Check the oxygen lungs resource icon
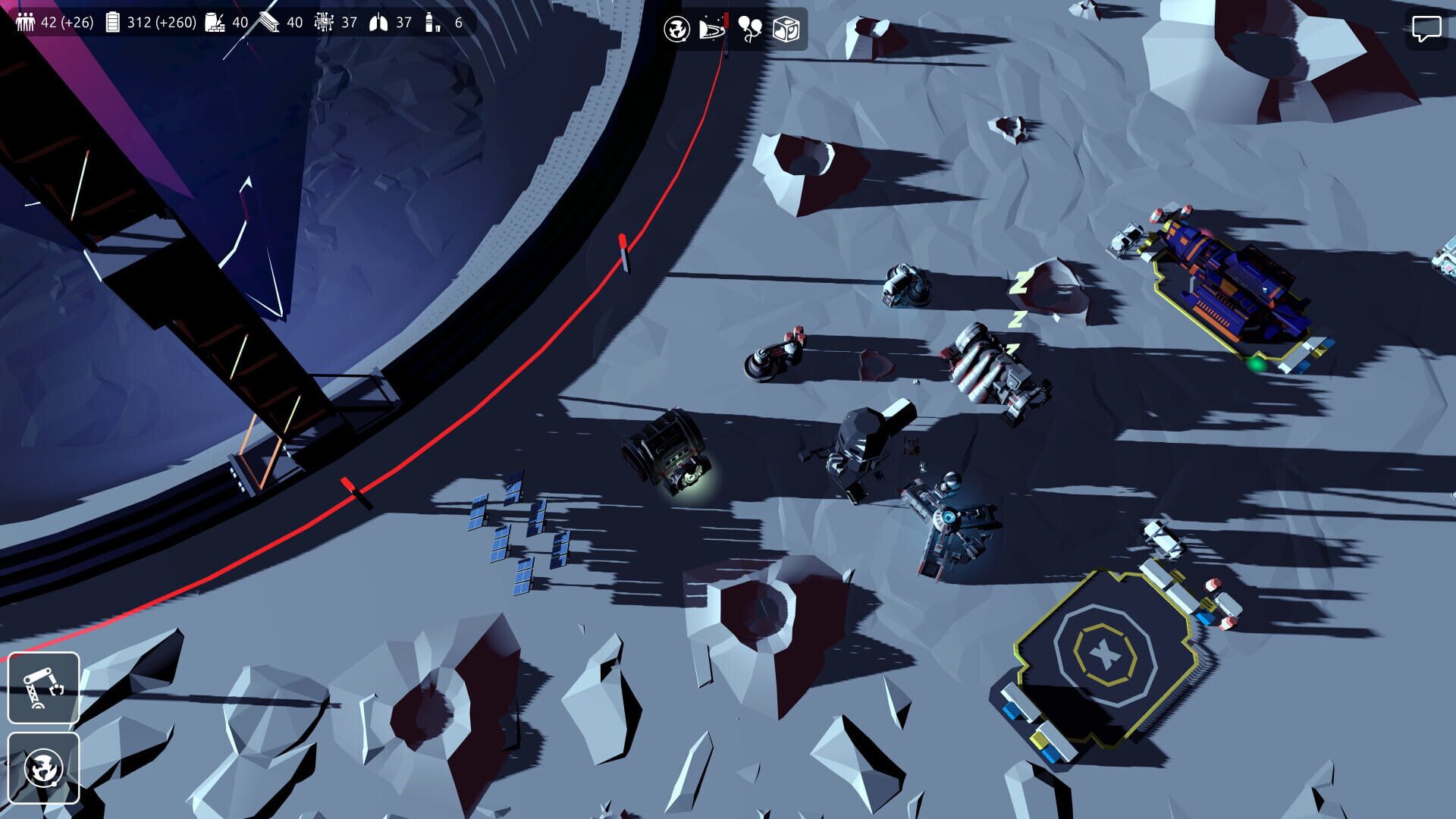The height and width of the screenshot is (819, 1456). click(378, 21)
